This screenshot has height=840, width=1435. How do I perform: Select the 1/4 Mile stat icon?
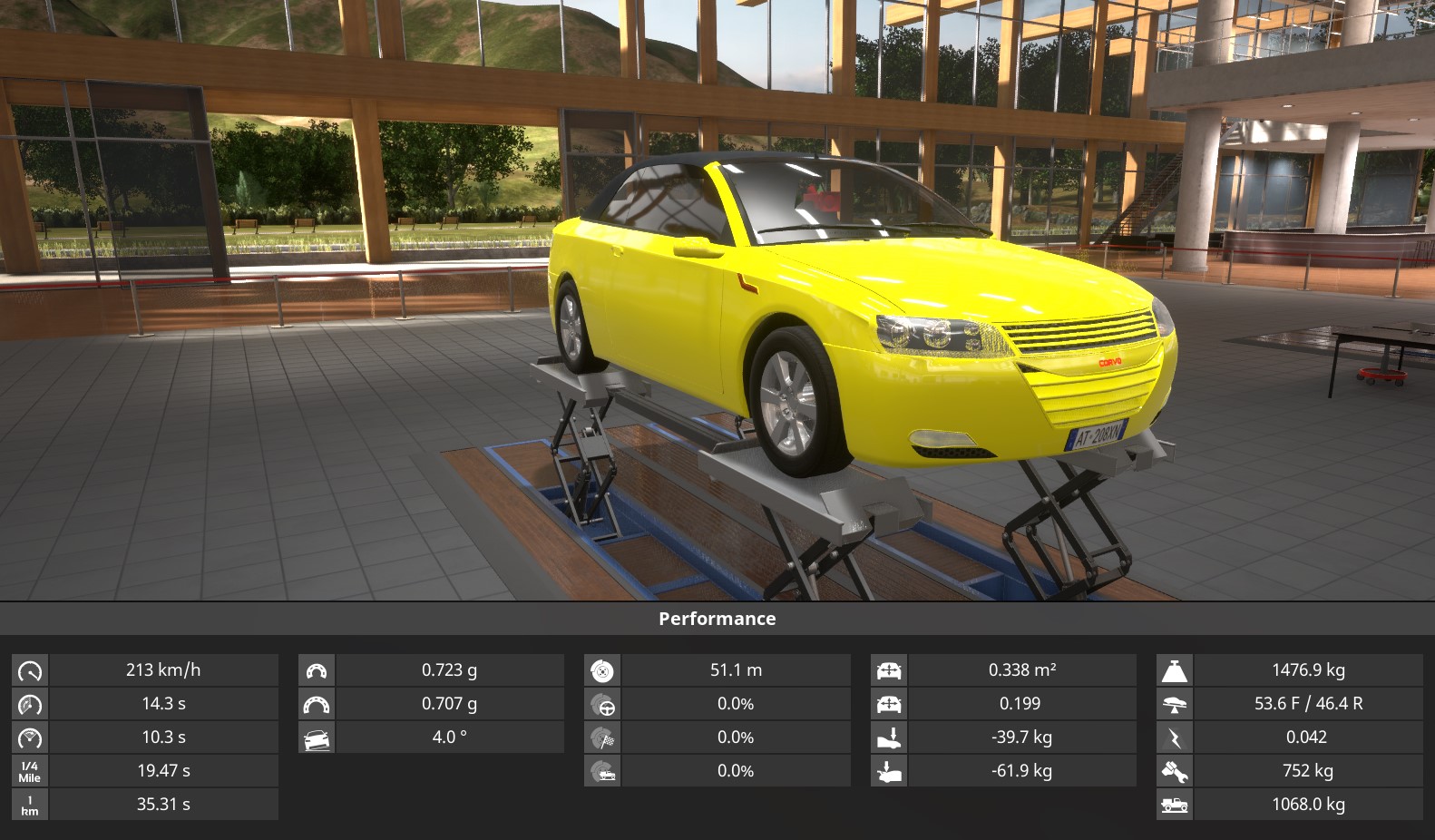coord(30,771)
